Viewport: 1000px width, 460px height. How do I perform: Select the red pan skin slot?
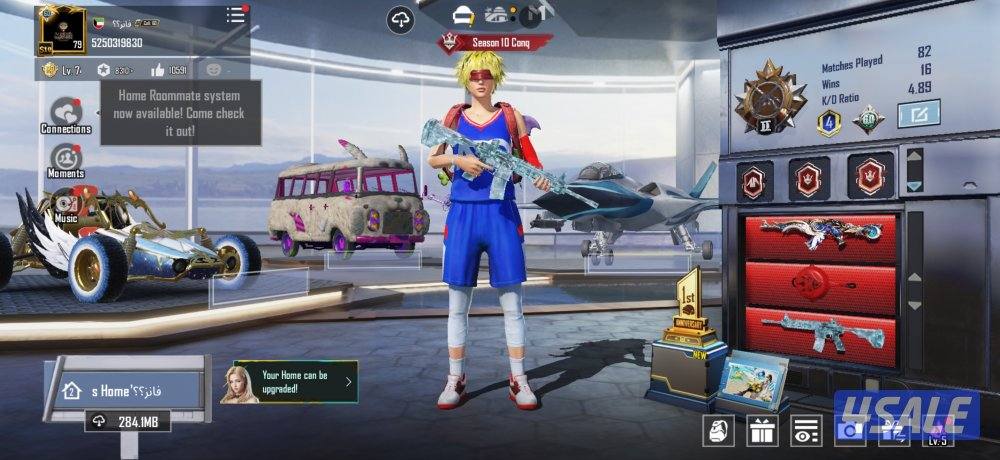[x=820, y=283]
